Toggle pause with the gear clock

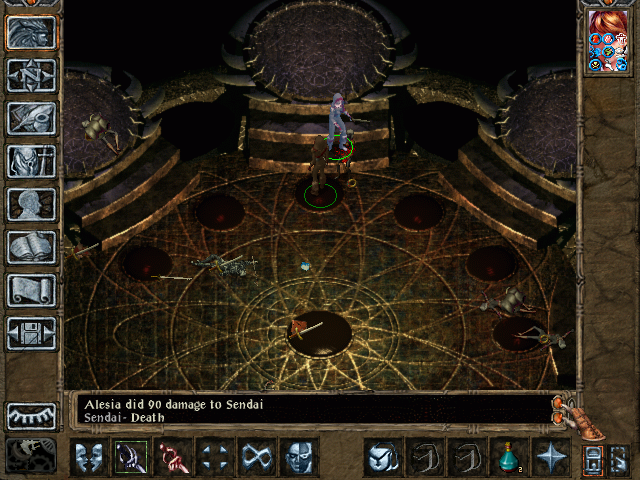pyautogui.click(x=31, y=455)
